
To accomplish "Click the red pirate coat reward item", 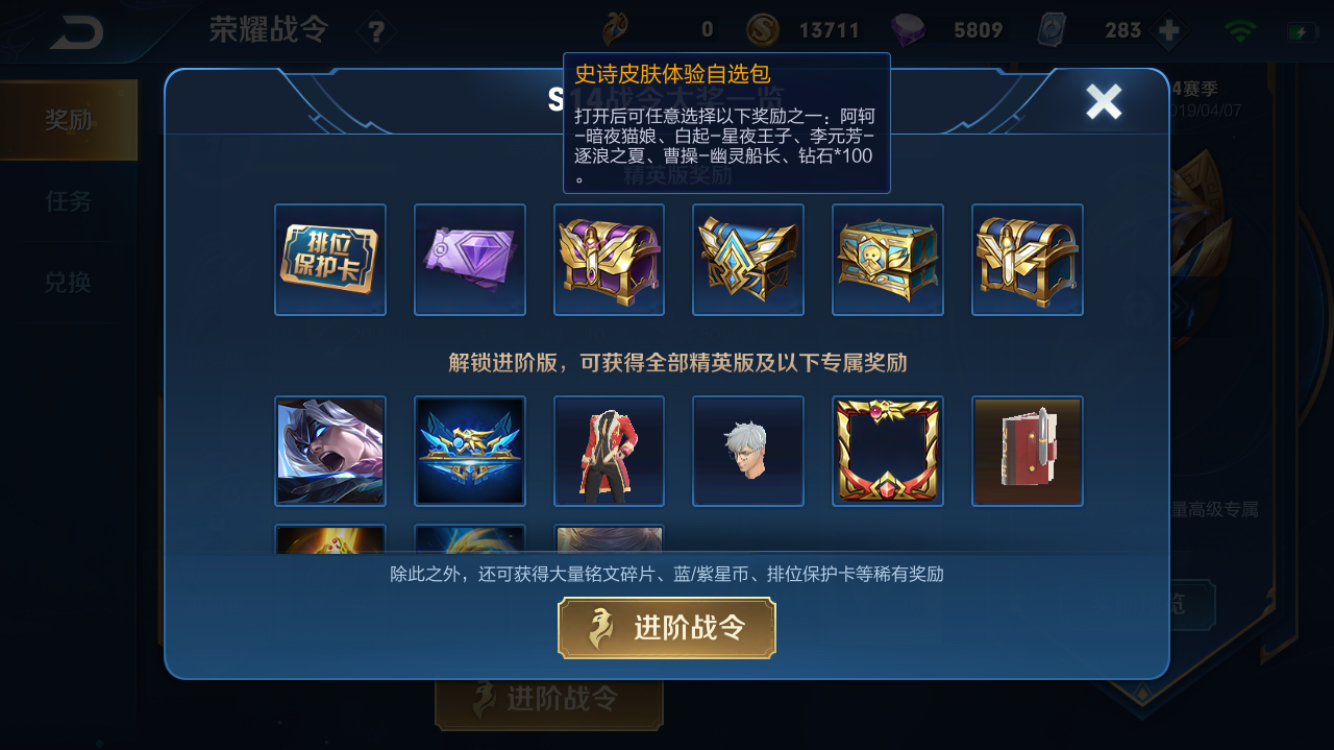I will click(609, 449).
